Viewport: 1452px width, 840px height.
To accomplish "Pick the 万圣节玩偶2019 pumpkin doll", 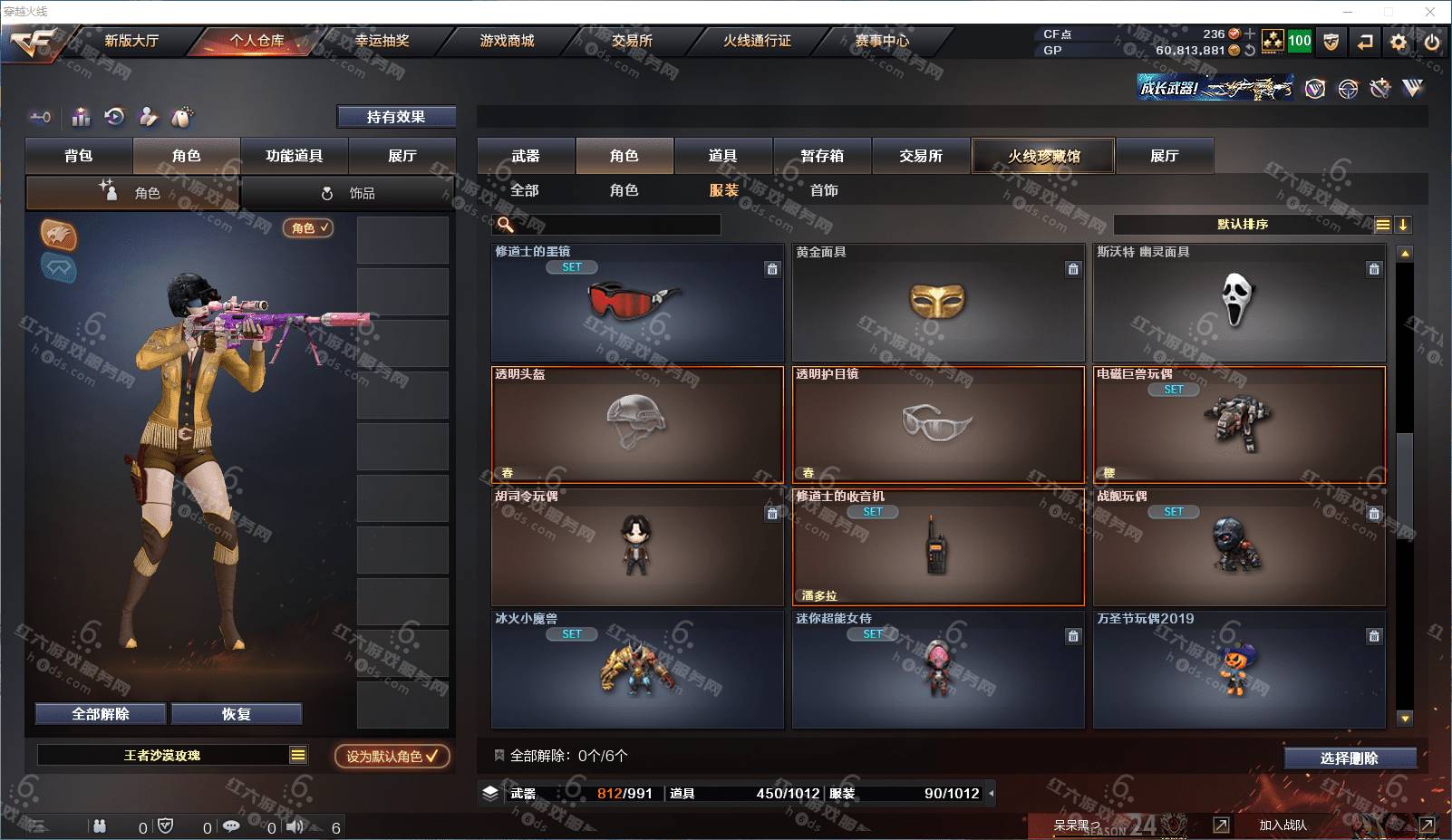I will (x=1239, y=669).
